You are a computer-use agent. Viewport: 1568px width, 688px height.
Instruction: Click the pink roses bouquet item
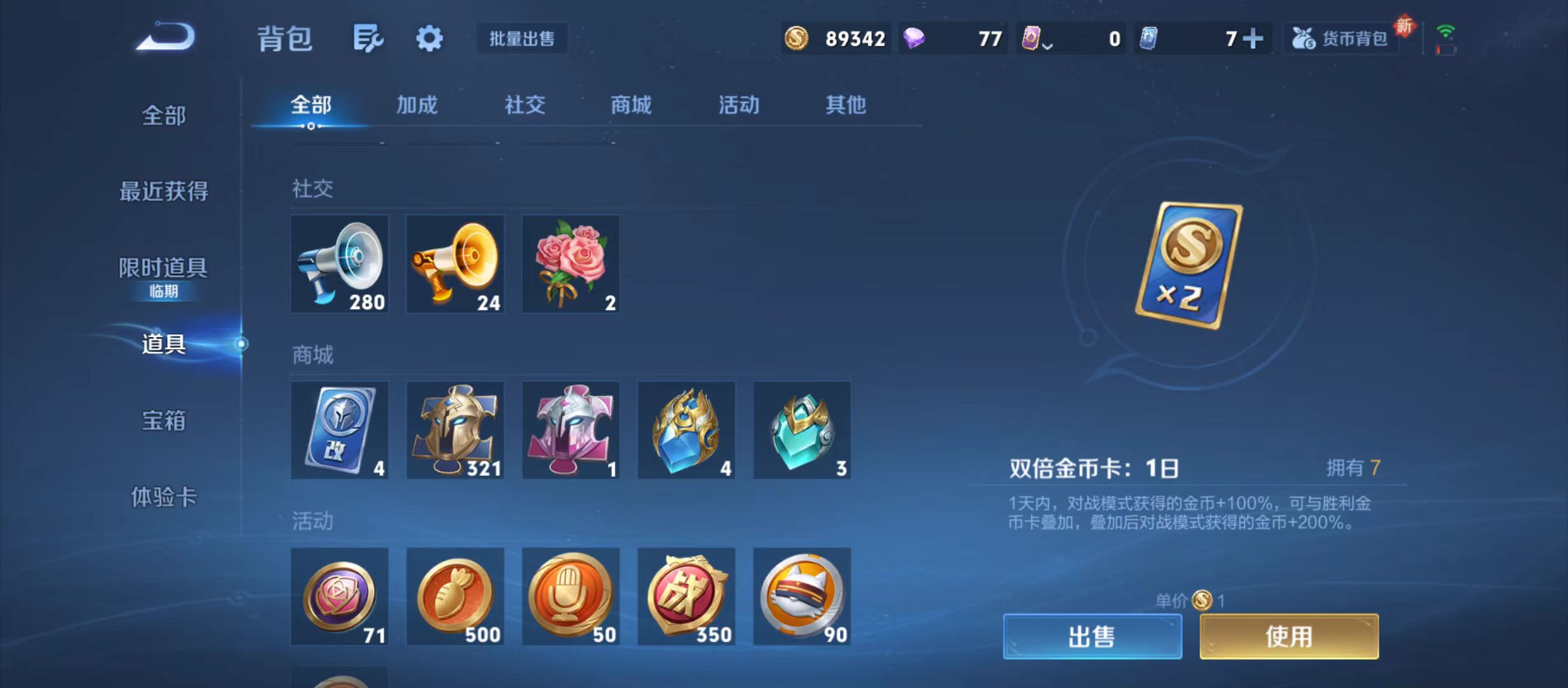(570, 264)
